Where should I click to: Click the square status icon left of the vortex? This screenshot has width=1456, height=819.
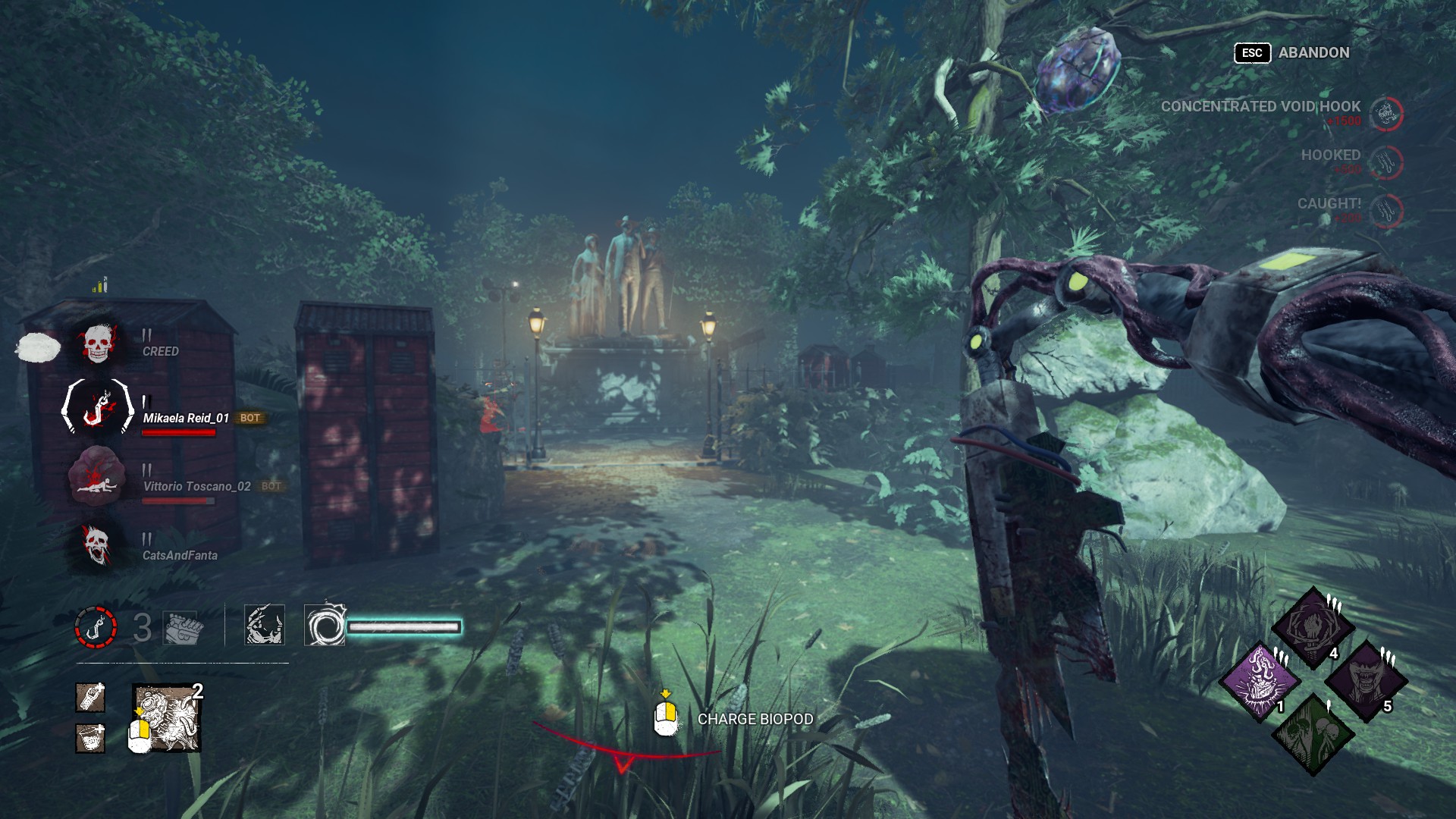coord(265,625)
